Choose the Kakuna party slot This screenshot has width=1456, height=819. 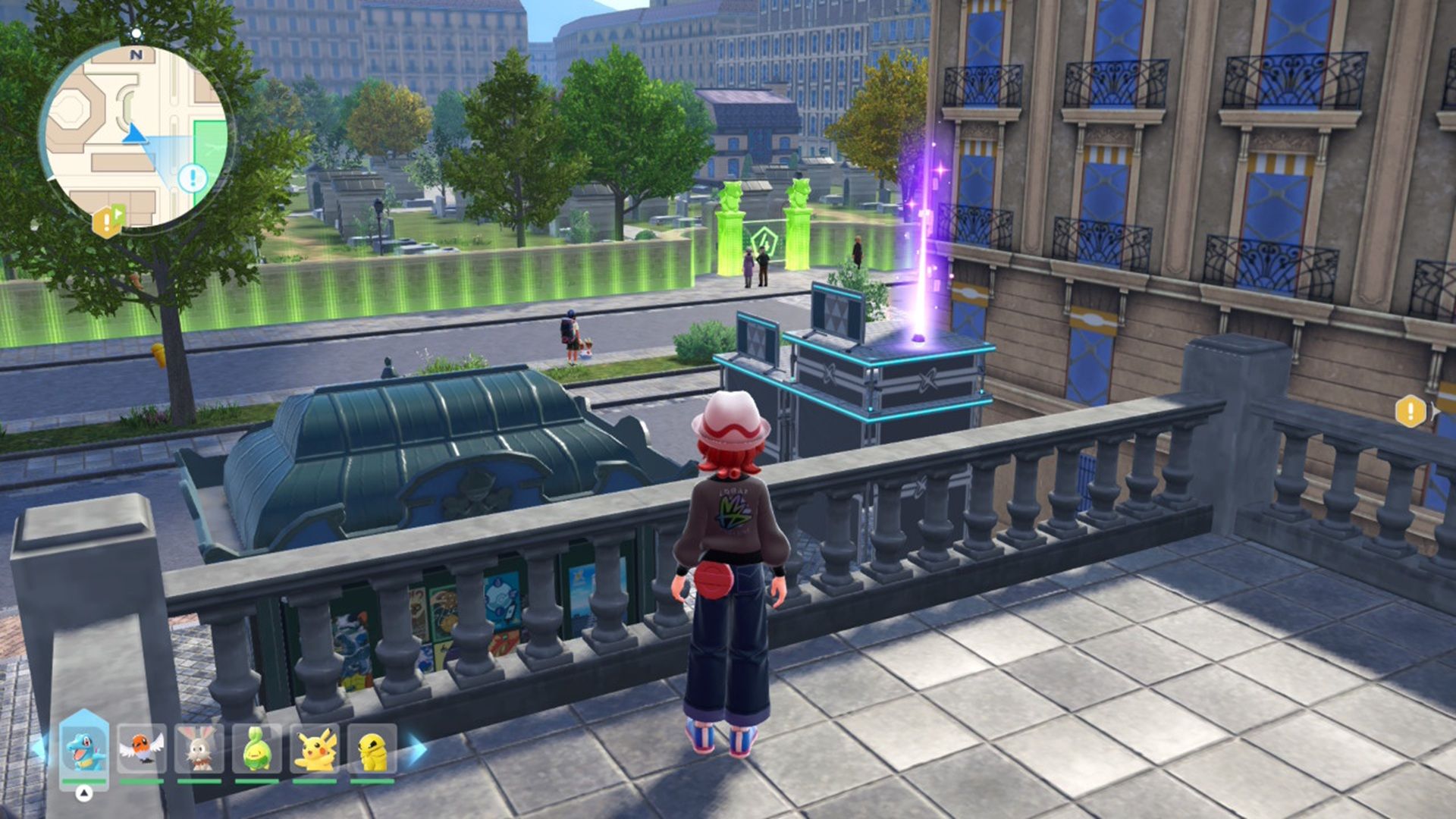372,748
